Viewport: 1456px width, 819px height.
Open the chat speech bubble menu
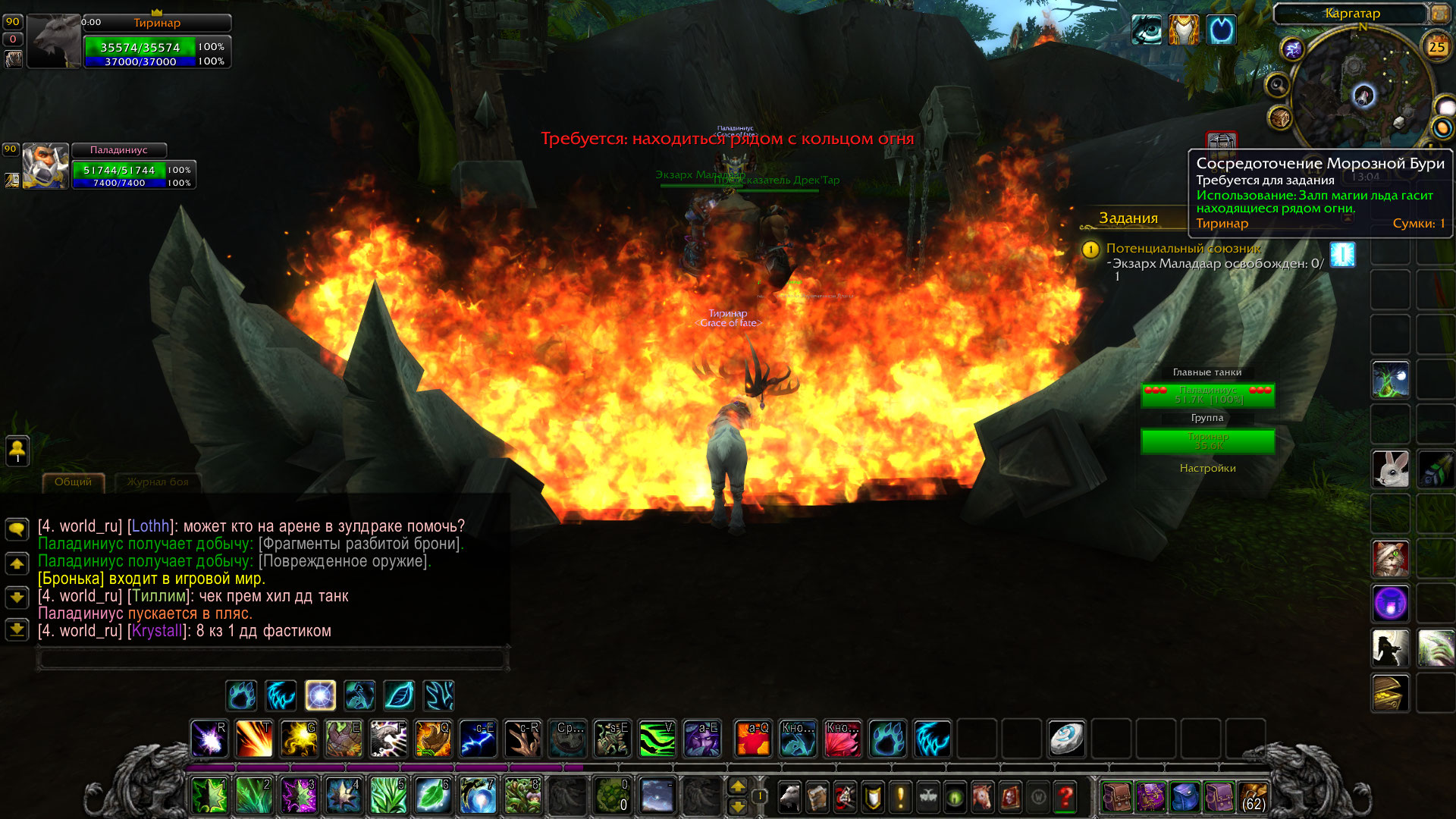click(x=17, y=529)
